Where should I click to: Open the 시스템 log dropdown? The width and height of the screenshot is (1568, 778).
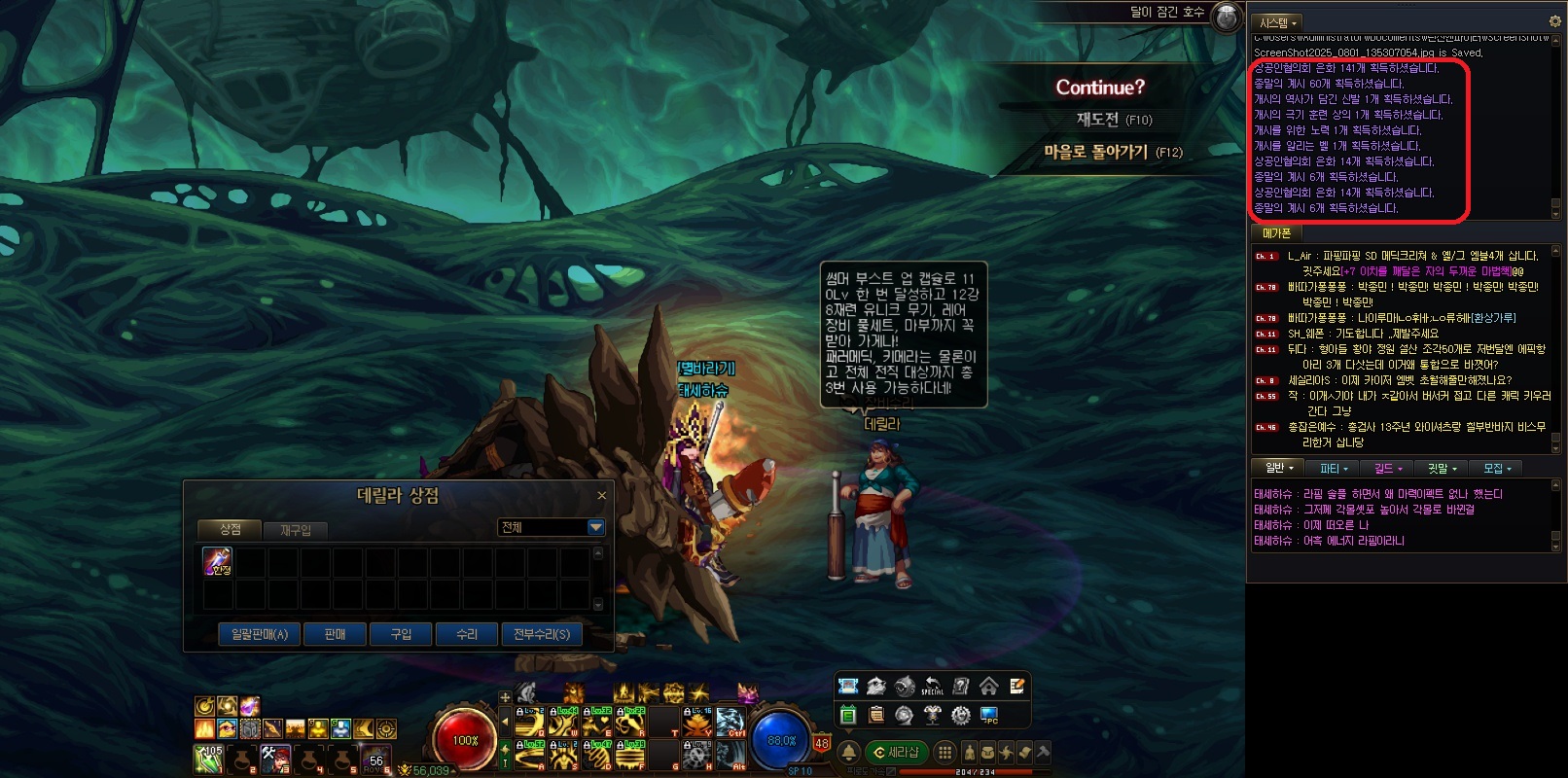click(x=1277, y=22)
